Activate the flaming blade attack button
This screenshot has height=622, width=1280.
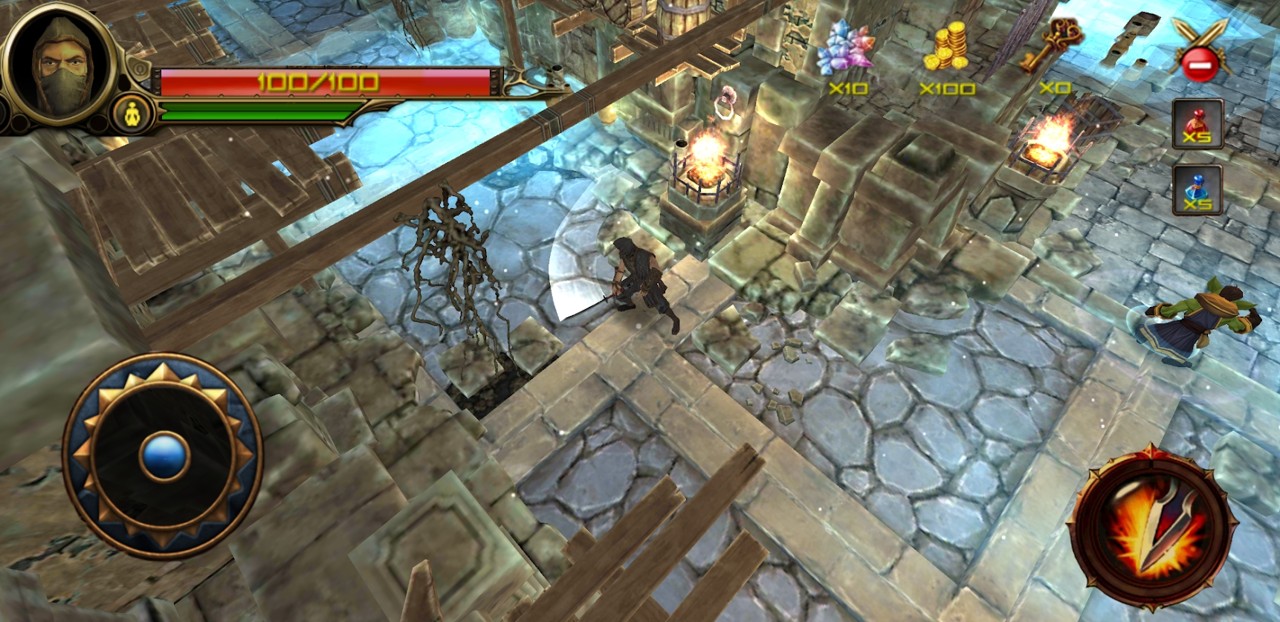1153,526
